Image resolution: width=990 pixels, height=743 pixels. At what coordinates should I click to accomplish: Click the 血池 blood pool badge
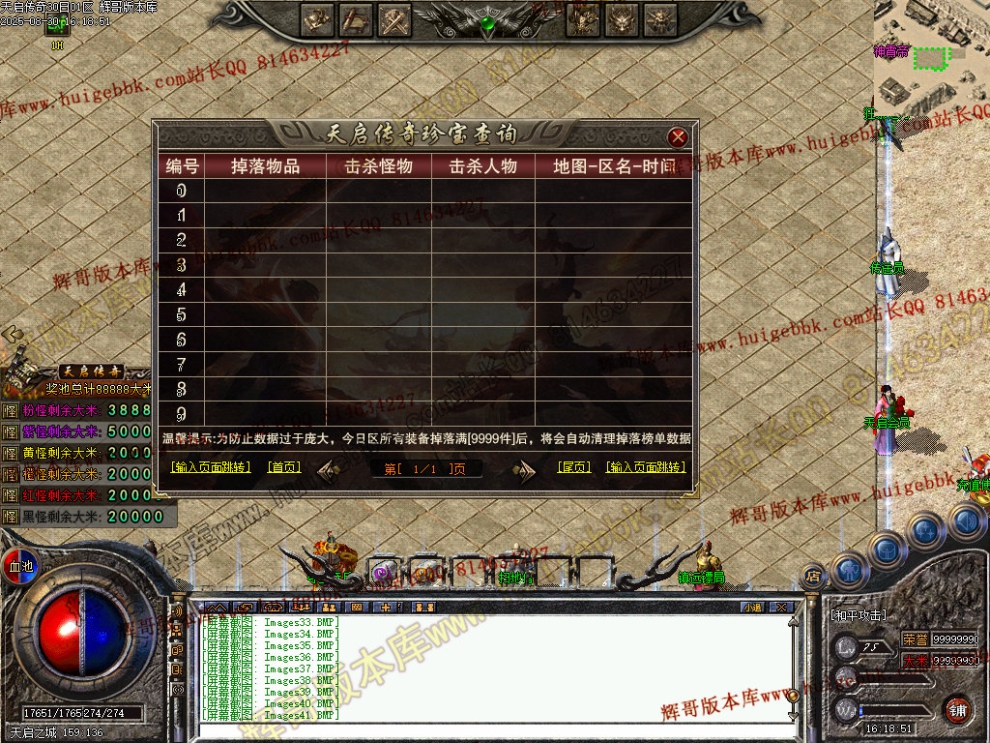point(17,562)
